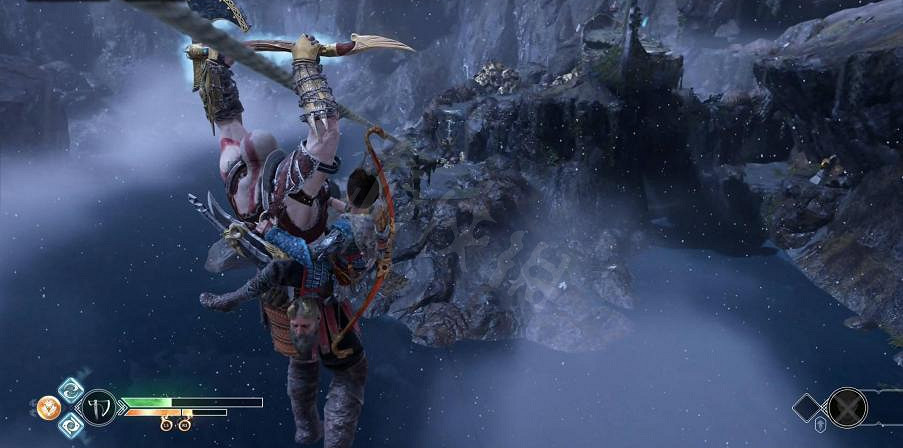Select the crossed-out circle arrow slot
The height and width of the screenshot is (448, 903).
point(847,407)
